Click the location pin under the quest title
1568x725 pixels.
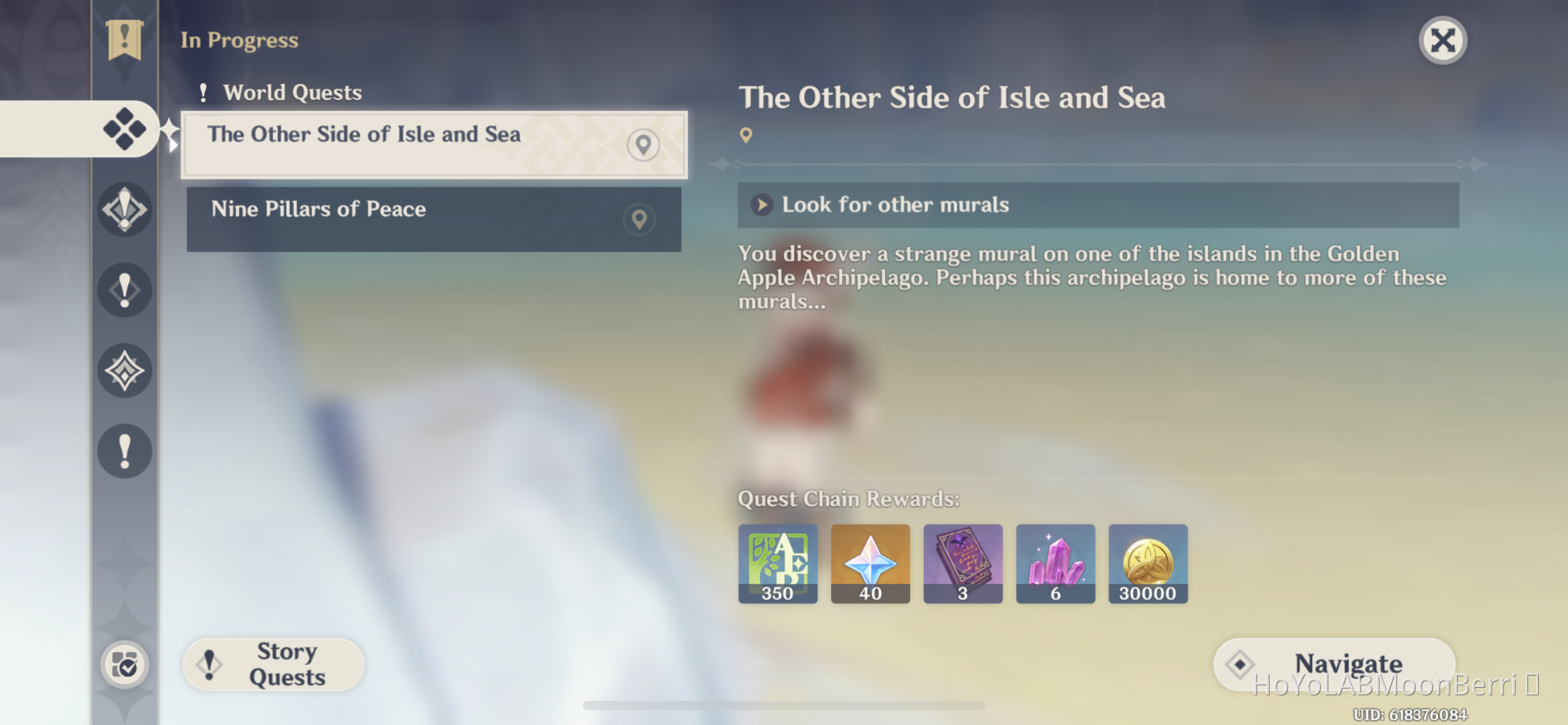(x=746, y=134)
